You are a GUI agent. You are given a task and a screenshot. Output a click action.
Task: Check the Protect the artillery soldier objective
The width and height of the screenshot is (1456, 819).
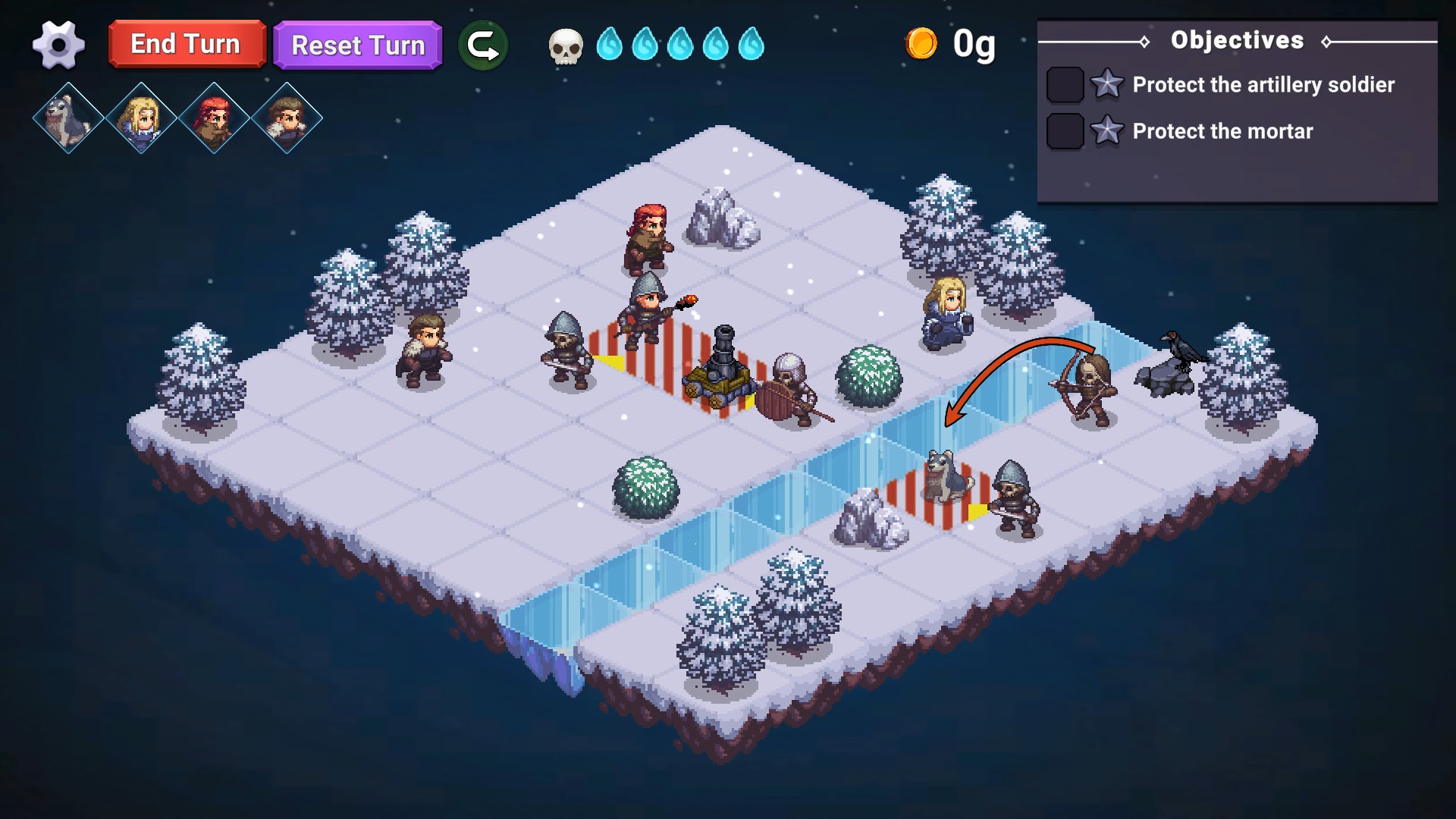click(1065, 85)
